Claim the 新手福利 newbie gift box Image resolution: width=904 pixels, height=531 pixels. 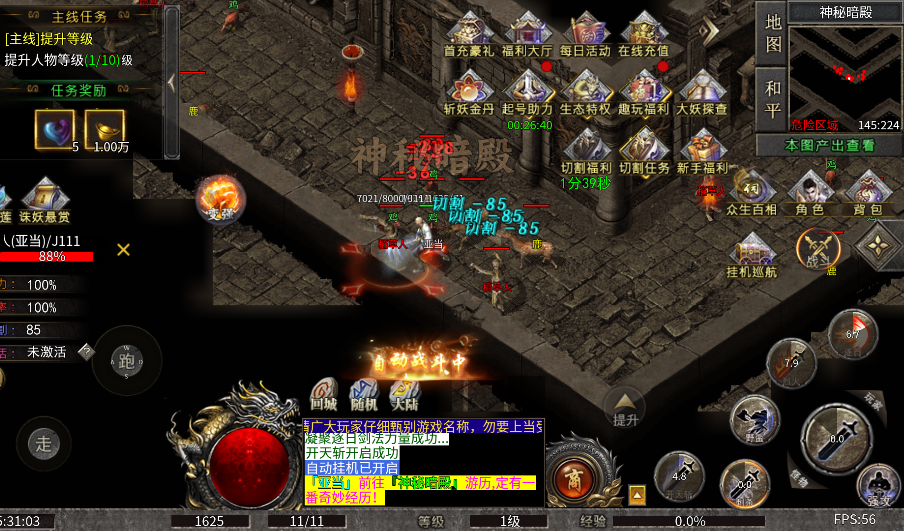702,150
